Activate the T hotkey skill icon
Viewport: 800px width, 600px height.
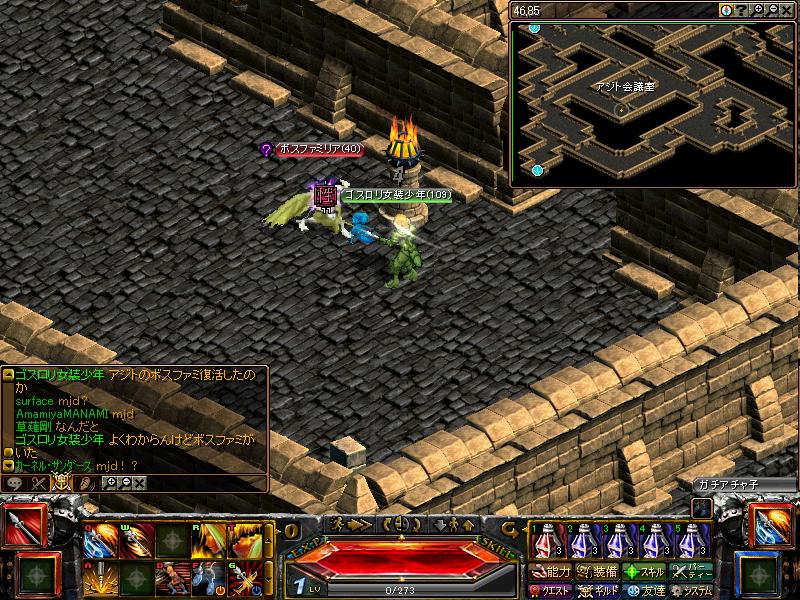246,541
